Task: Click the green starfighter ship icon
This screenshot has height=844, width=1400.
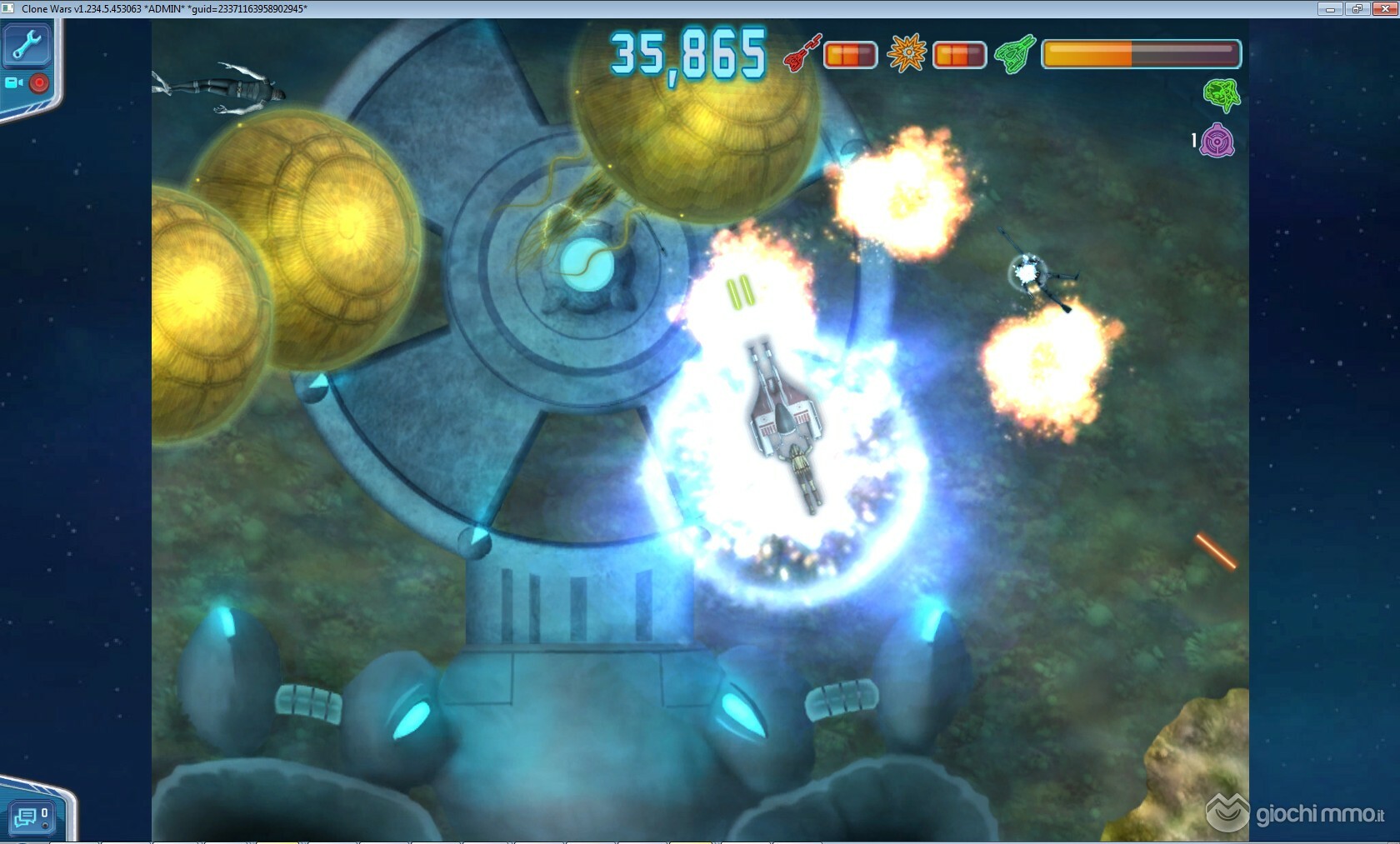Action: tap(1015, 54)
